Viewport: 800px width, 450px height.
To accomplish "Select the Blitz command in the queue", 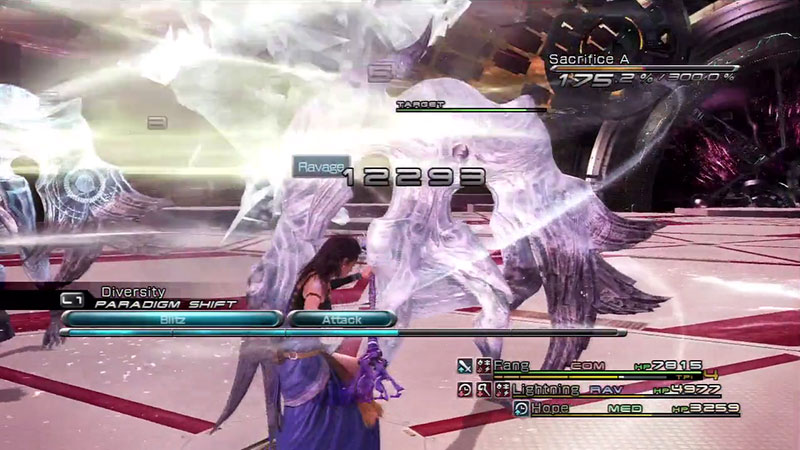I will (x=172, y=319).
